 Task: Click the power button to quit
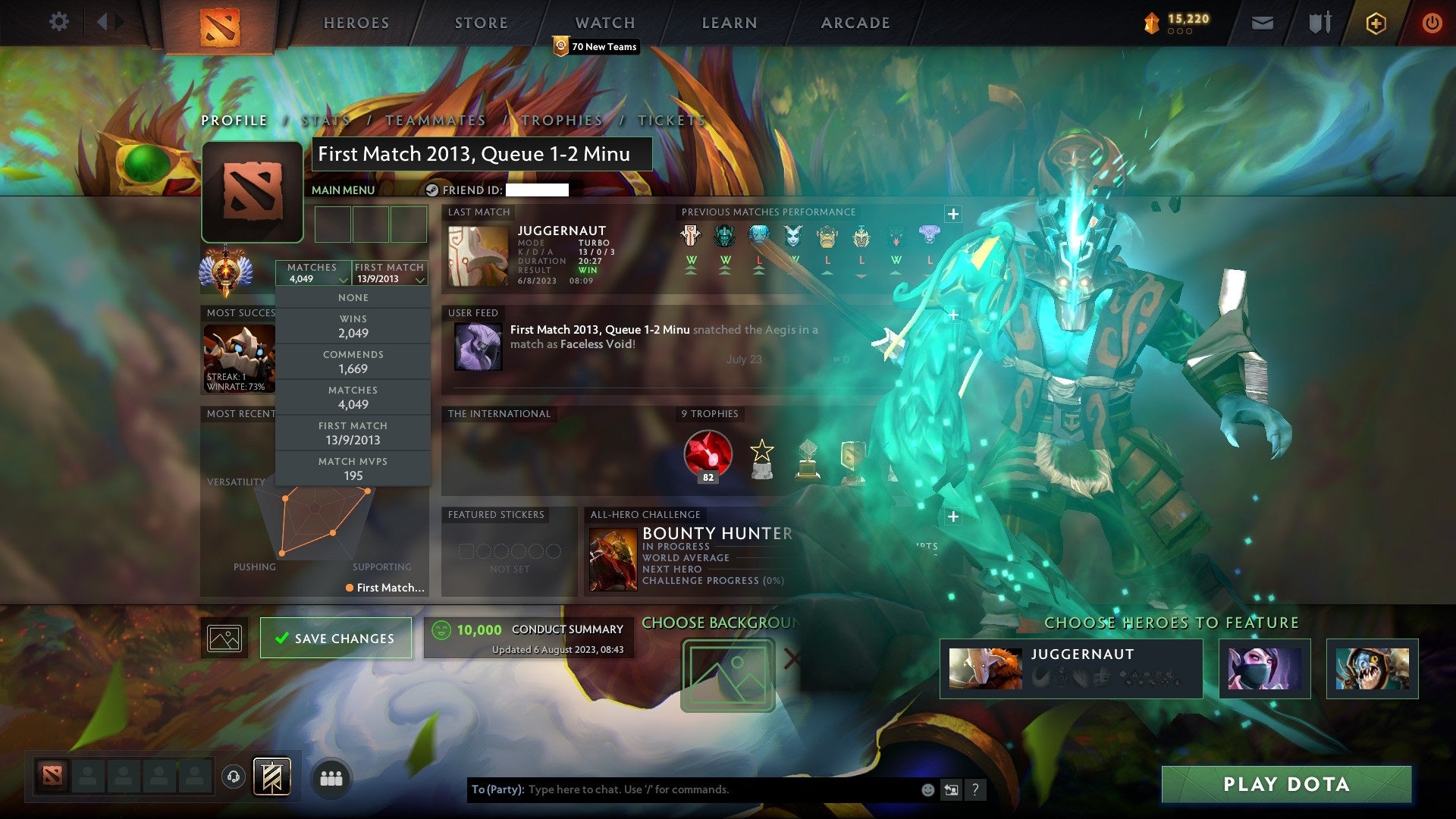[x=1433, y=23]
